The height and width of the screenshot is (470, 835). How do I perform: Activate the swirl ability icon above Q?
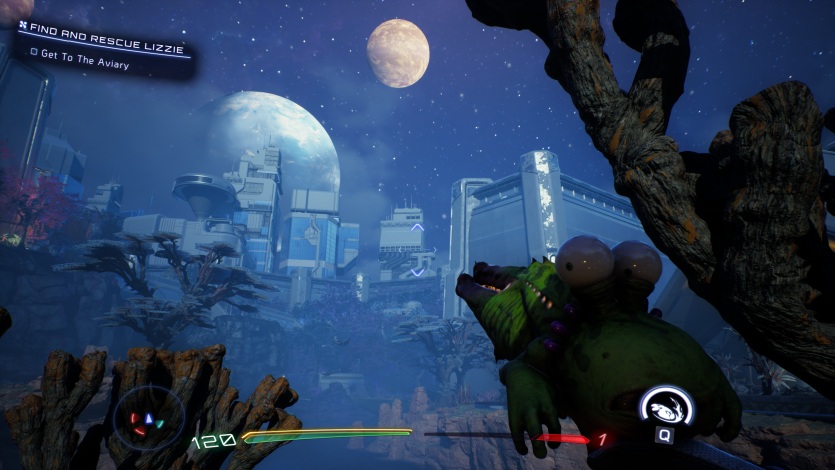[664, 407]
